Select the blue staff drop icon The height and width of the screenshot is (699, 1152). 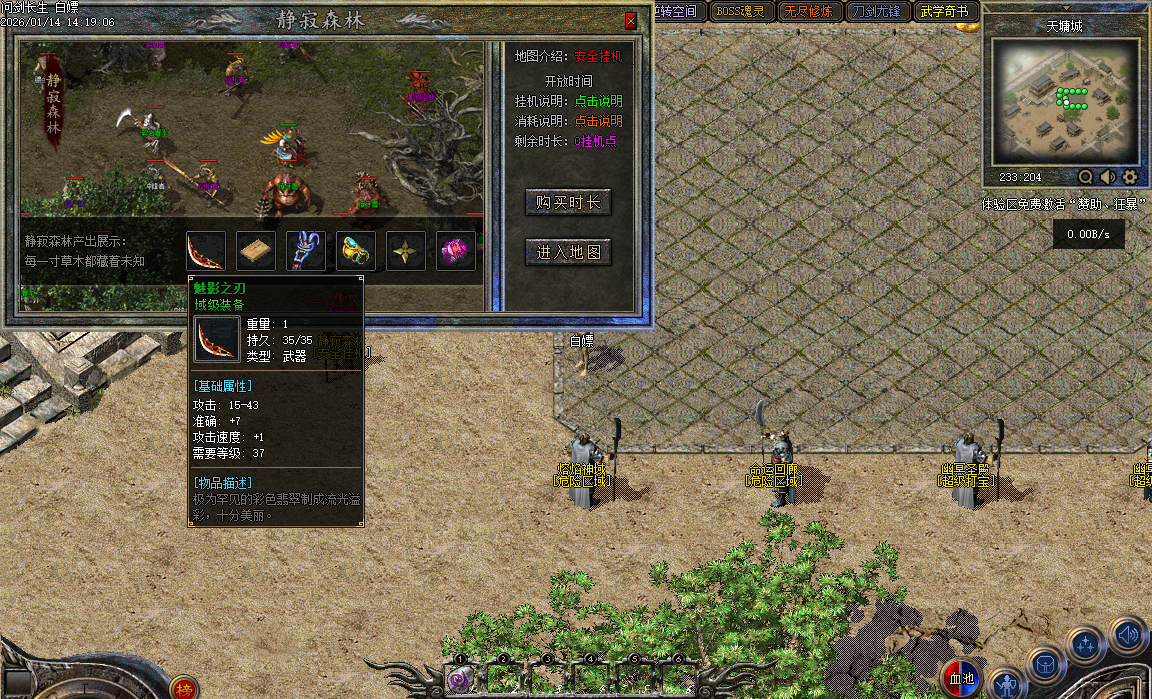(306, 251)
